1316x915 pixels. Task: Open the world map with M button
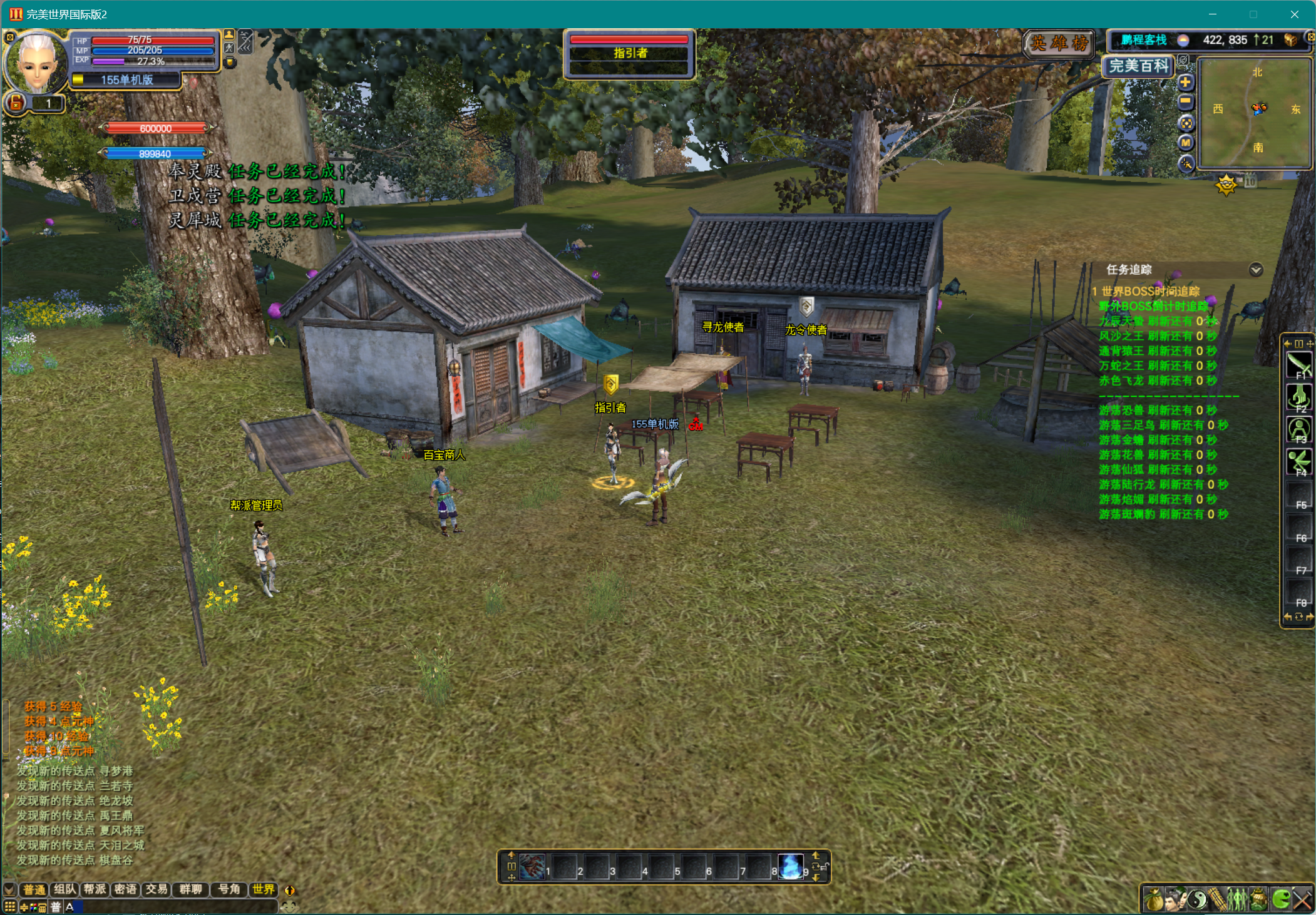(x=1186, y=143)
